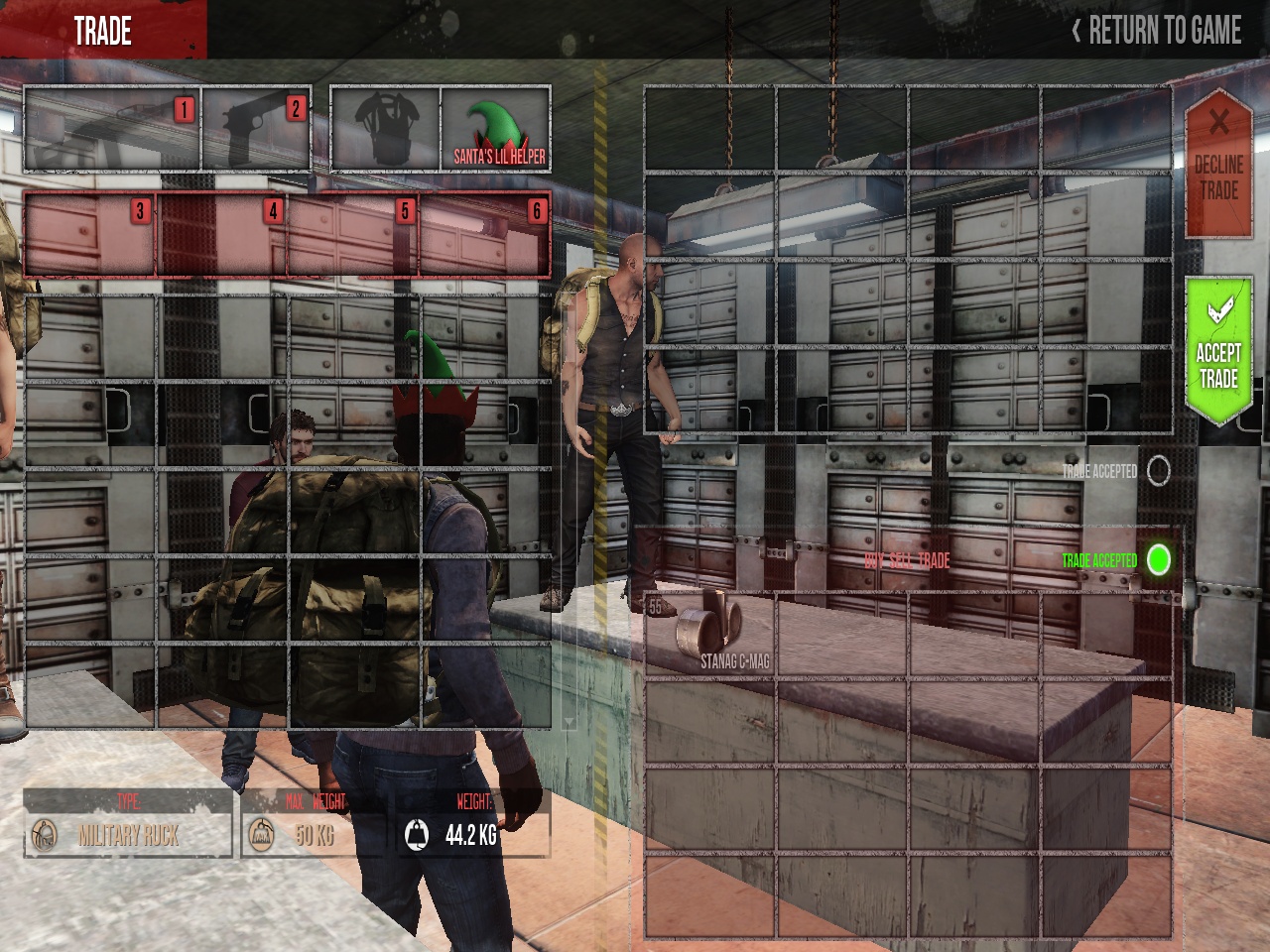Return to game
The height and width of the screenshot is (952, 1270).
point(1157,31)
